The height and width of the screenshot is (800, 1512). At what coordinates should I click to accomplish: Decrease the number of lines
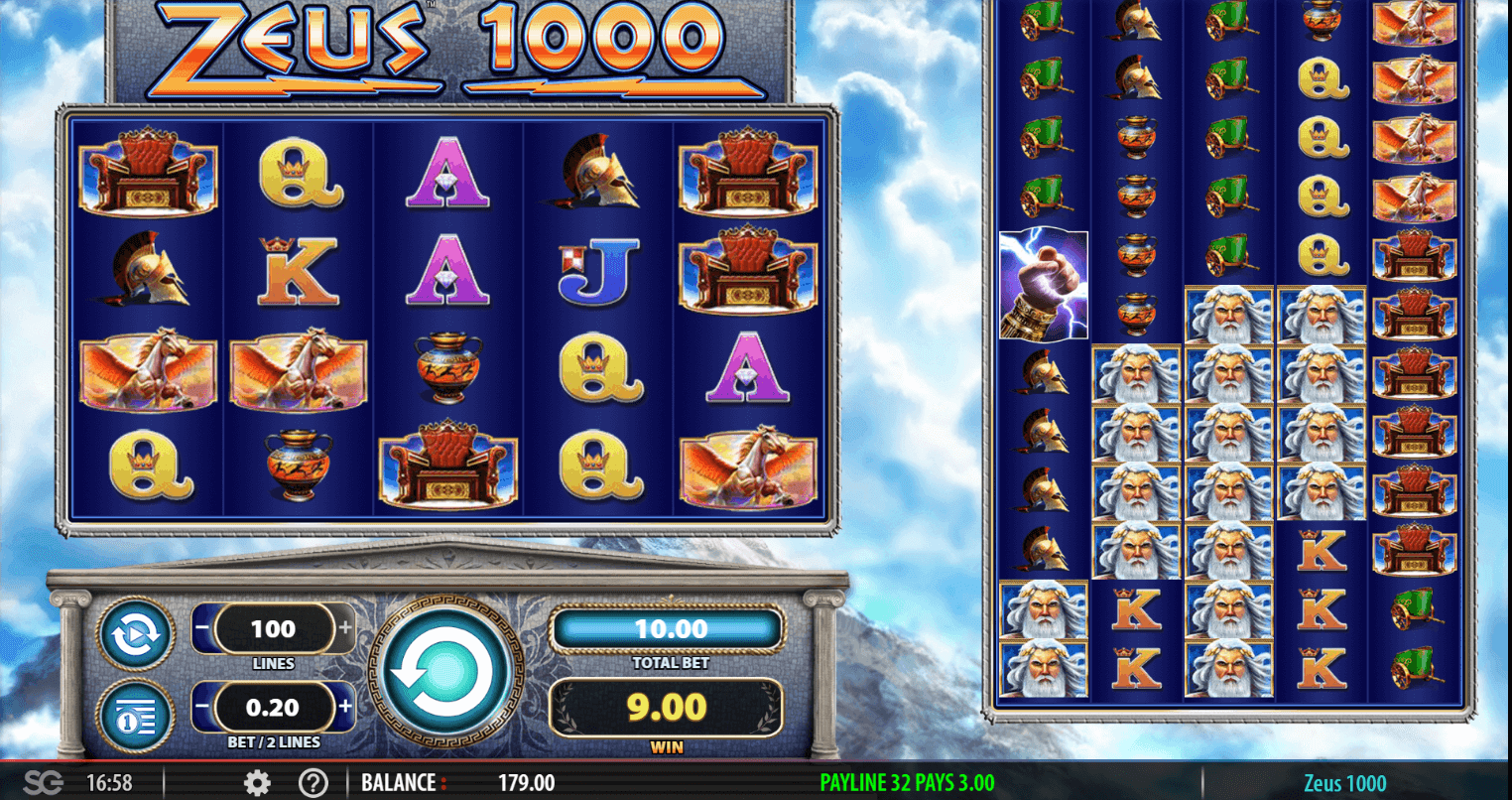point(202,628)
